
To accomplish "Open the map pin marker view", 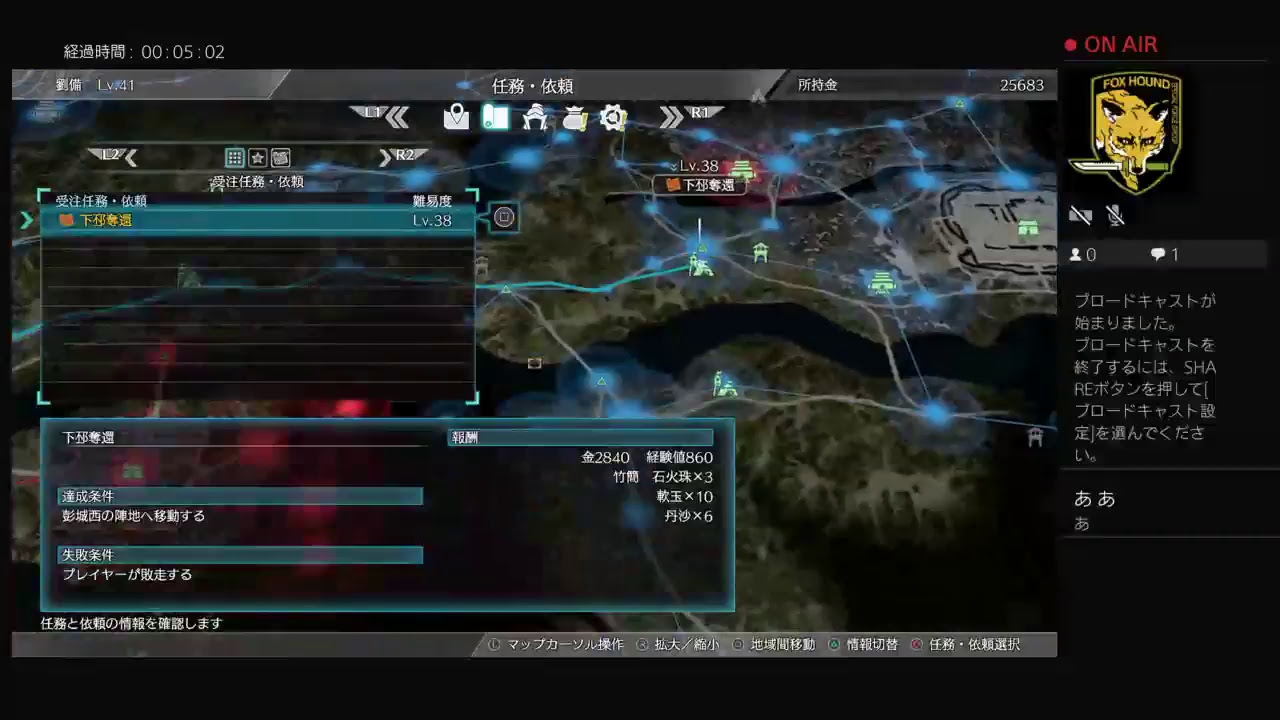I will point(456,117).
